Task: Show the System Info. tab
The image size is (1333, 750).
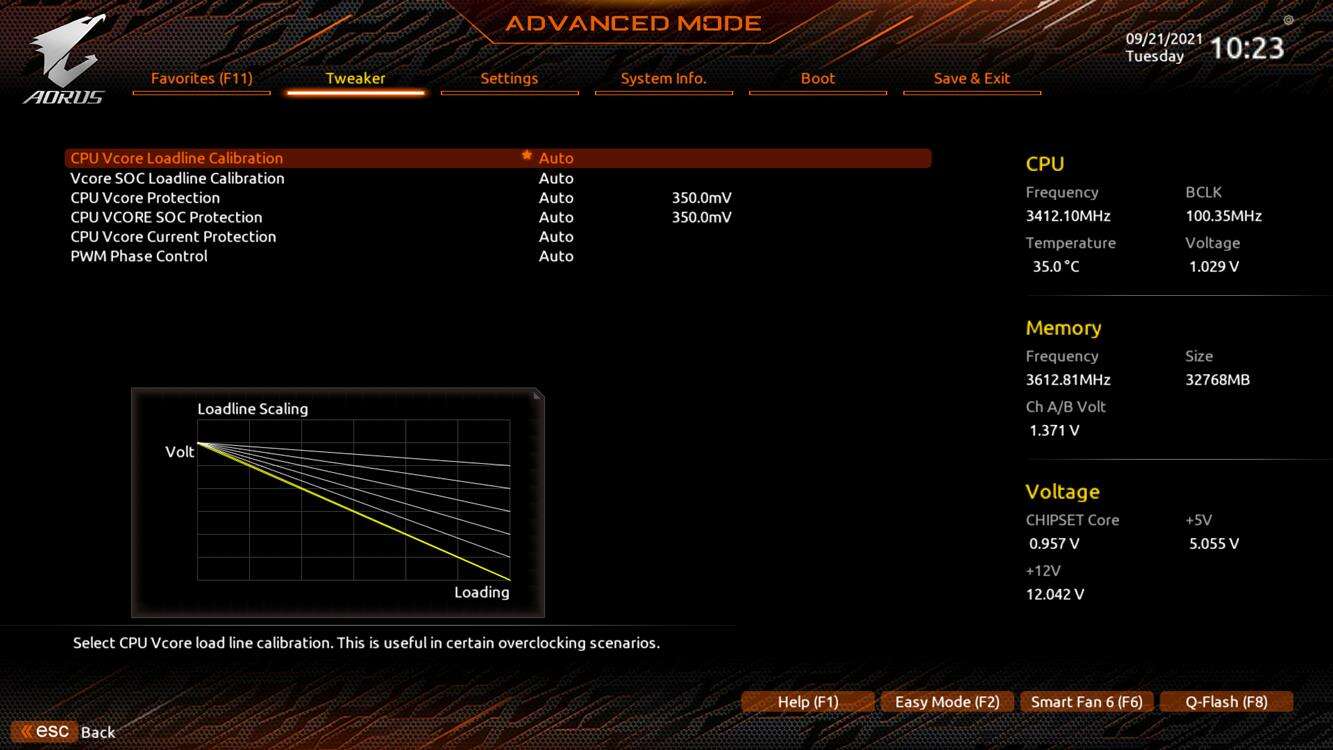Action: [x=663, y=78]
